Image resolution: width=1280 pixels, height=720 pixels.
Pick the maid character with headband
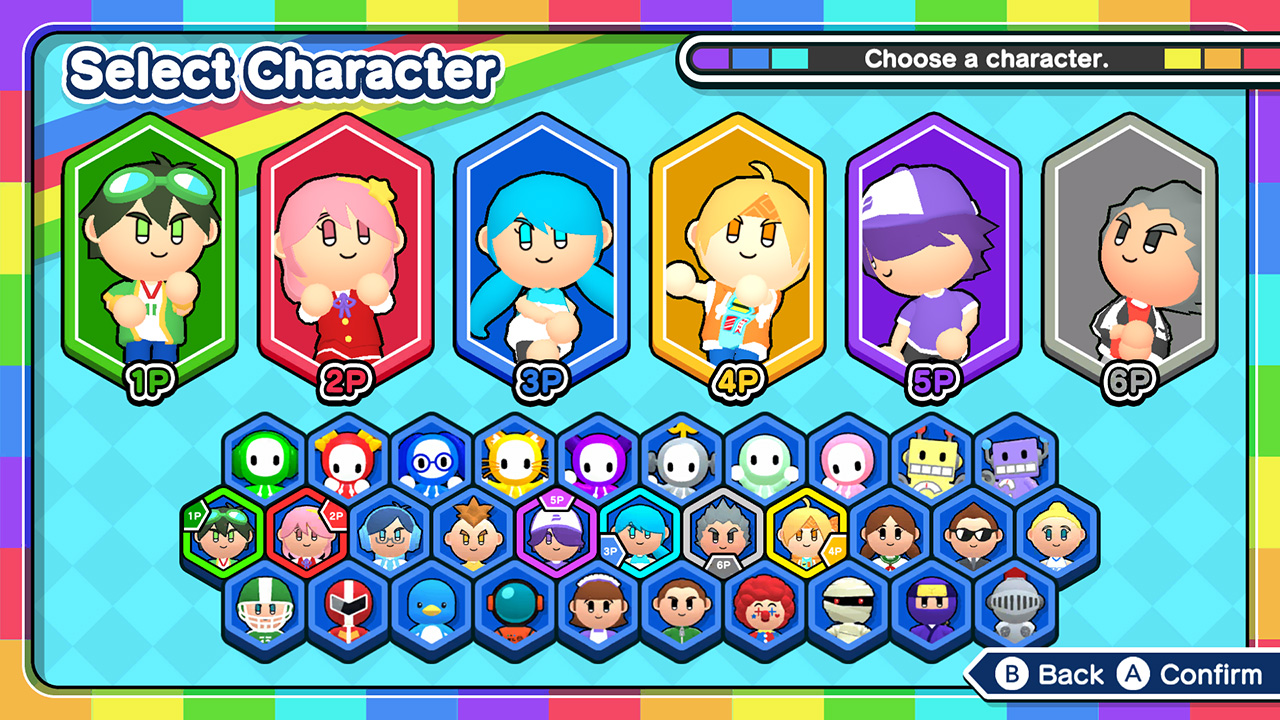tap(598, 607)
